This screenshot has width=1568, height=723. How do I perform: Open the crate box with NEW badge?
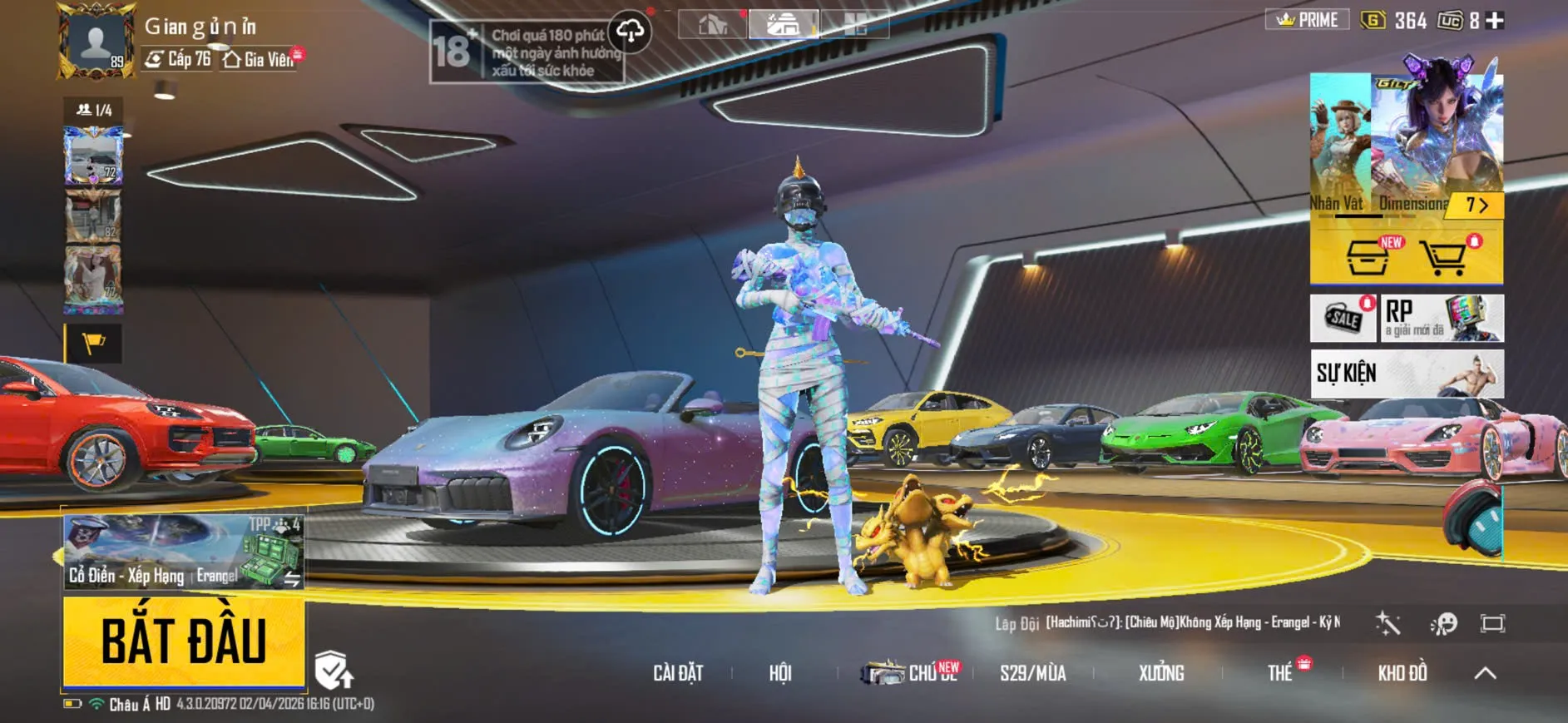pos(1367,258)
